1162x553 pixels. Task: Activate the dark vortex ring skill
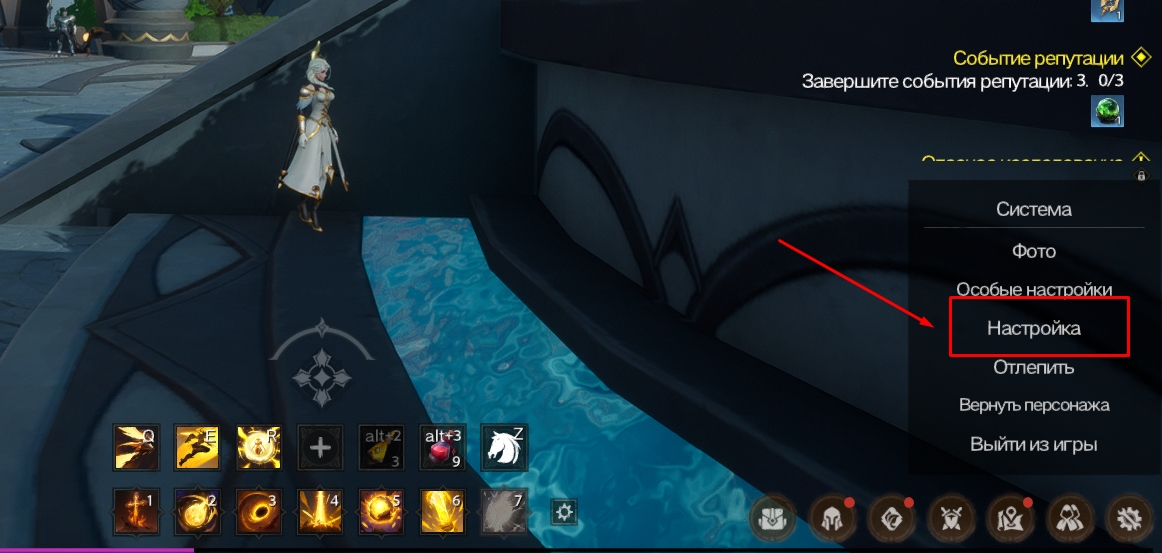[x=258, y=511]
